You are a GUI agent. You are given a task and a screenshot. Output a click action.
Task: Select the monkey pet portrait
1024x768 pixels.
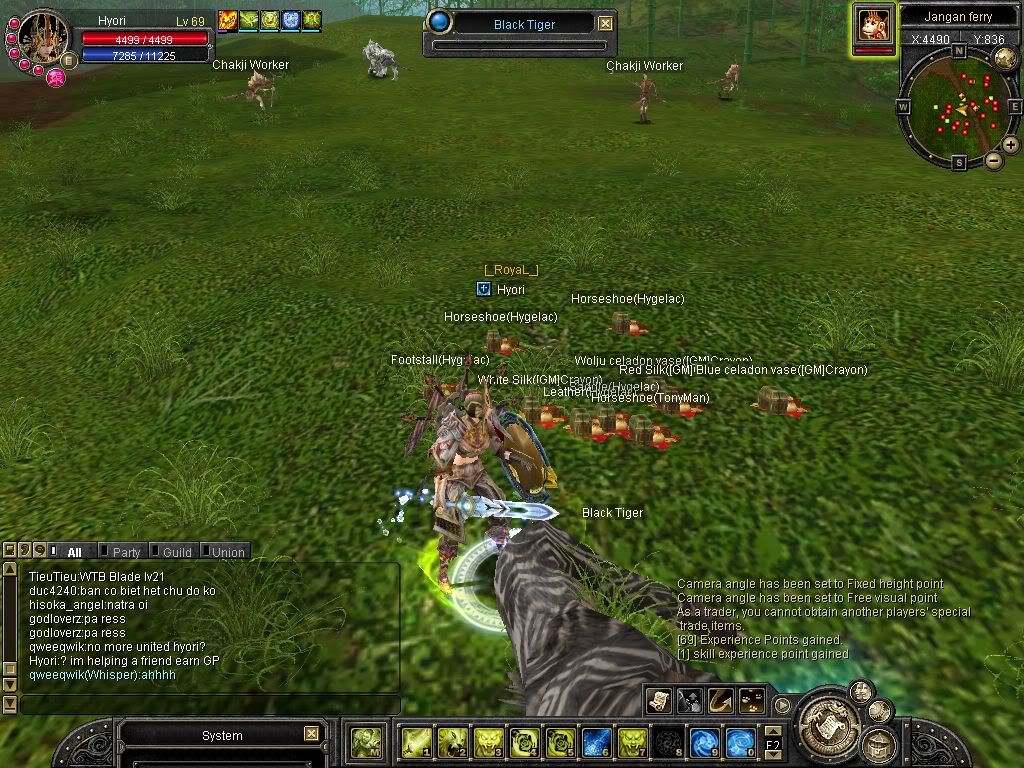click(874, 24)
